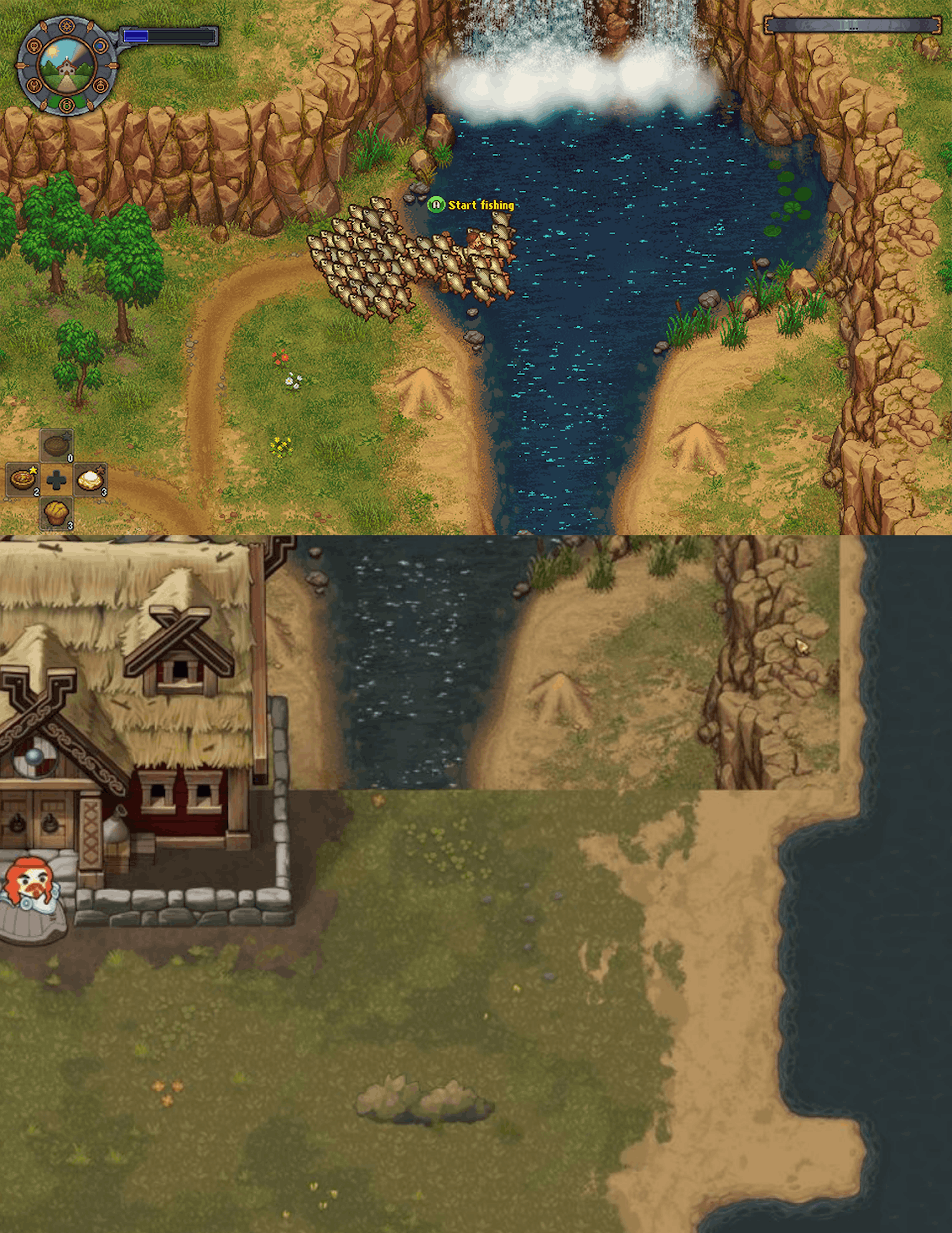Select the muffin quick-use slot
This screenshot has height=1233, width=952.
[x=57, y=513]
